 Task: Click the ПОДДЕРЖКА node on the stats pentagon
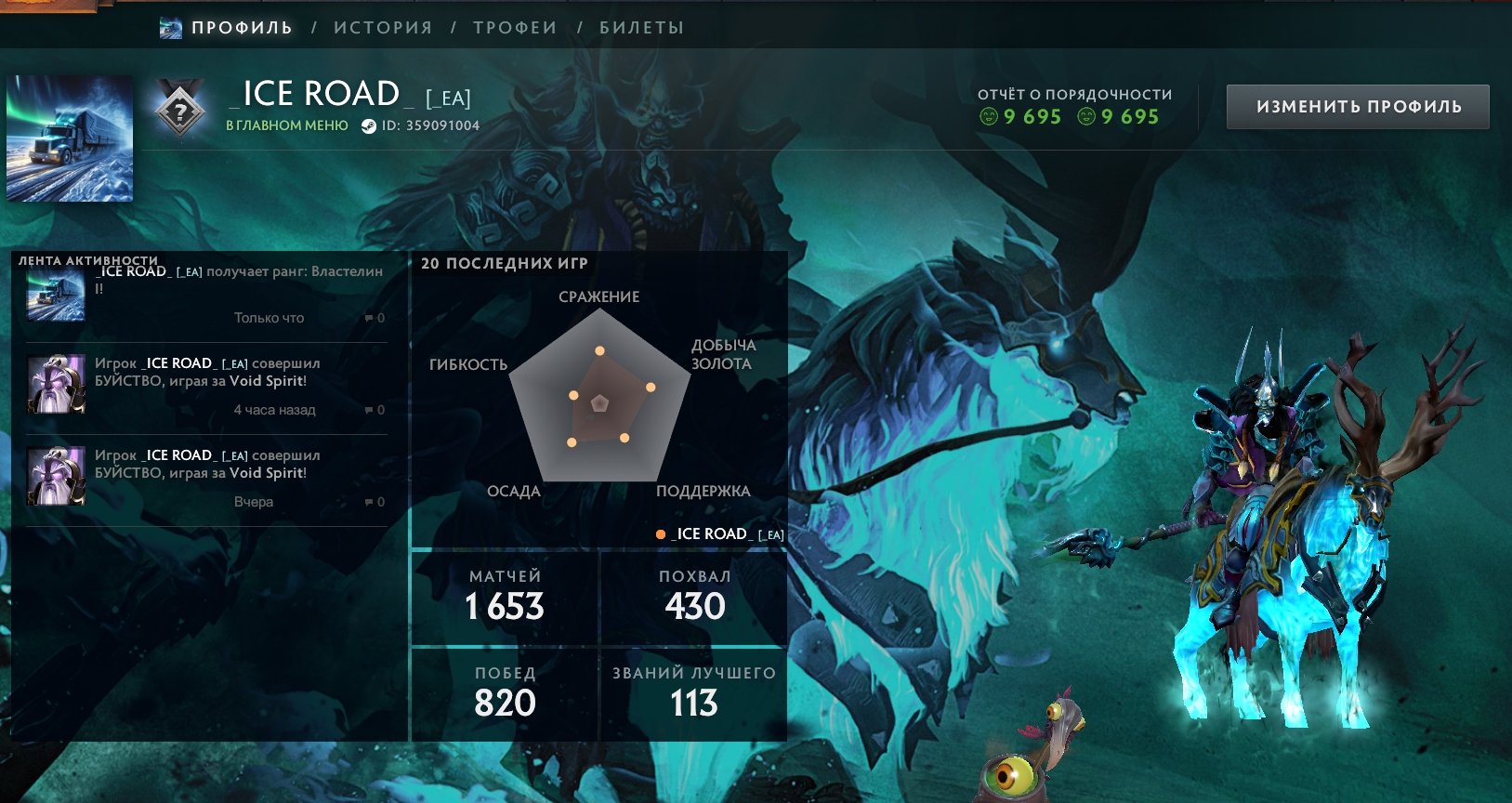624,438
